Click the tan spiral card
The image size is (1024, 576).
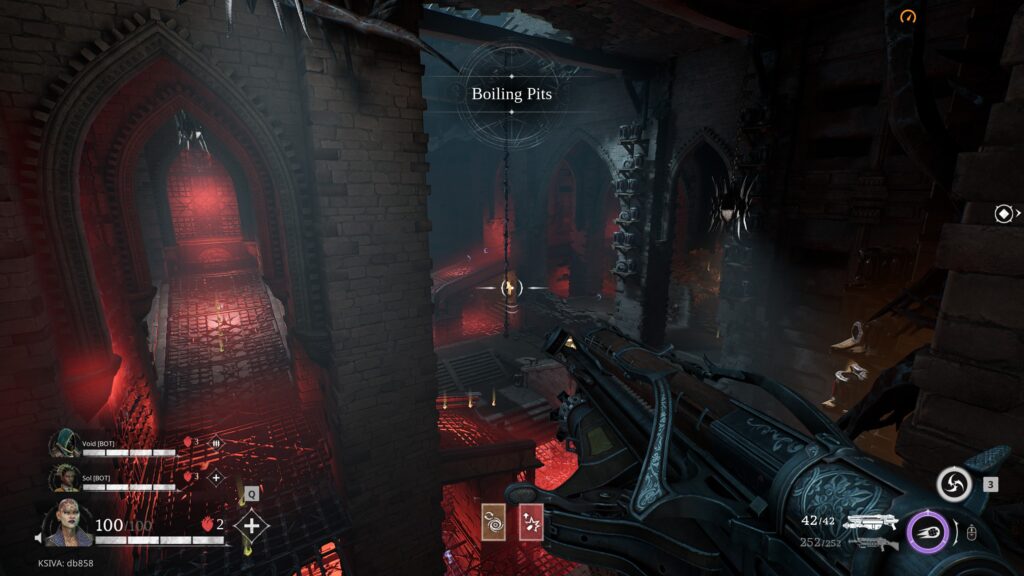(x=493, y=522)
